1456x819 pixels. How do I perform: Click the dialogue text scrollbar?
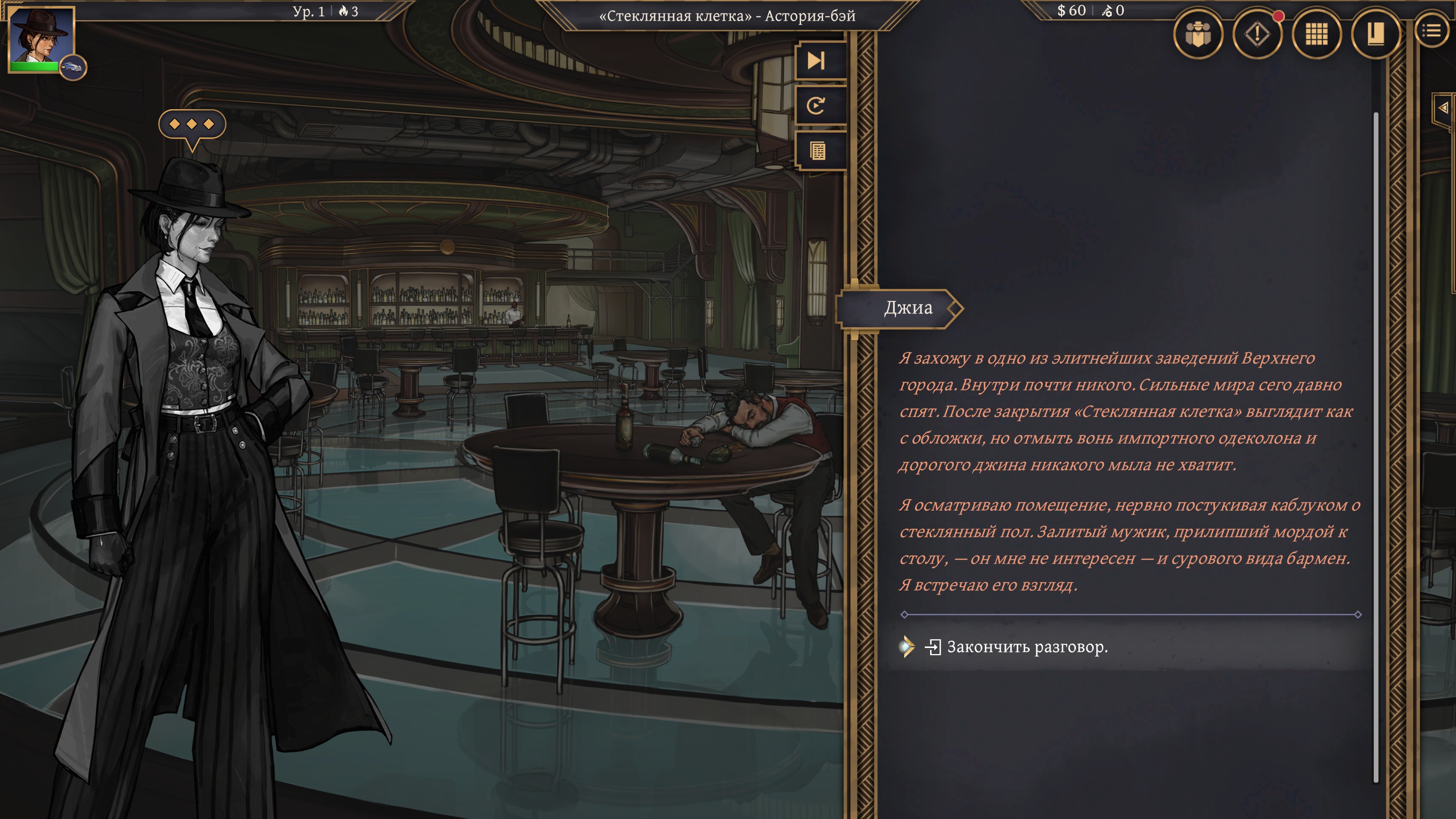pos(1375,447)
